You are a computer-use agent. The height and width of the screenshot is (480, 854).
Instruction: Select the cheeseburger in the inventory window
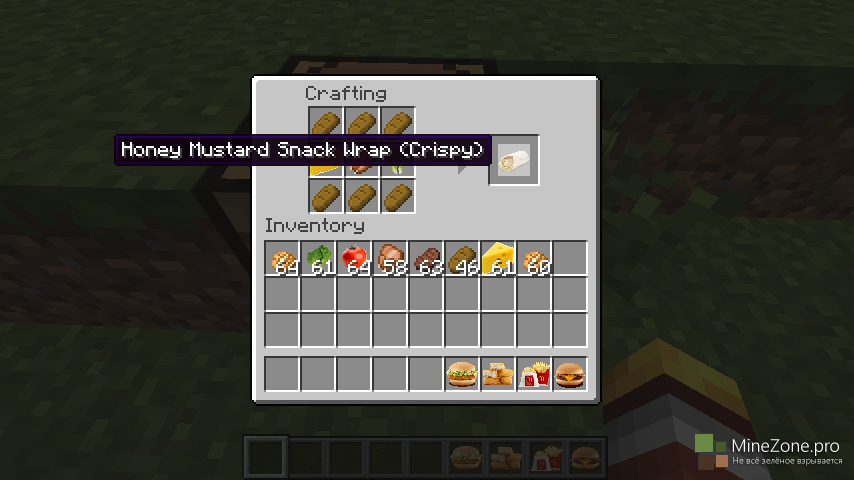(x=570, y=375)
